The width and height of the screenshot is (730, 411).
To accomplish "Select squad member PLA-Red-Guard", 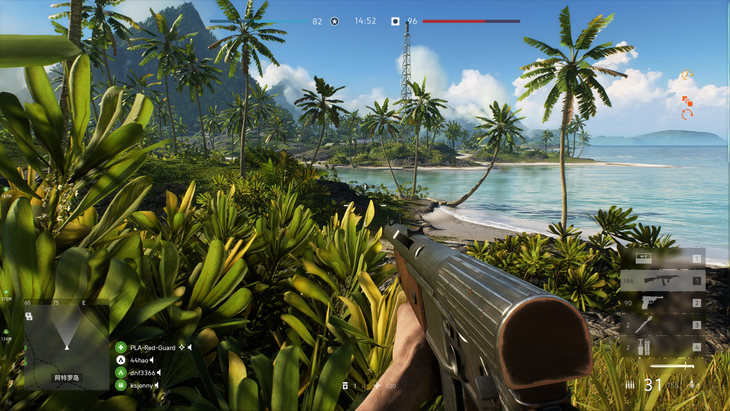I will pos(152,347).
